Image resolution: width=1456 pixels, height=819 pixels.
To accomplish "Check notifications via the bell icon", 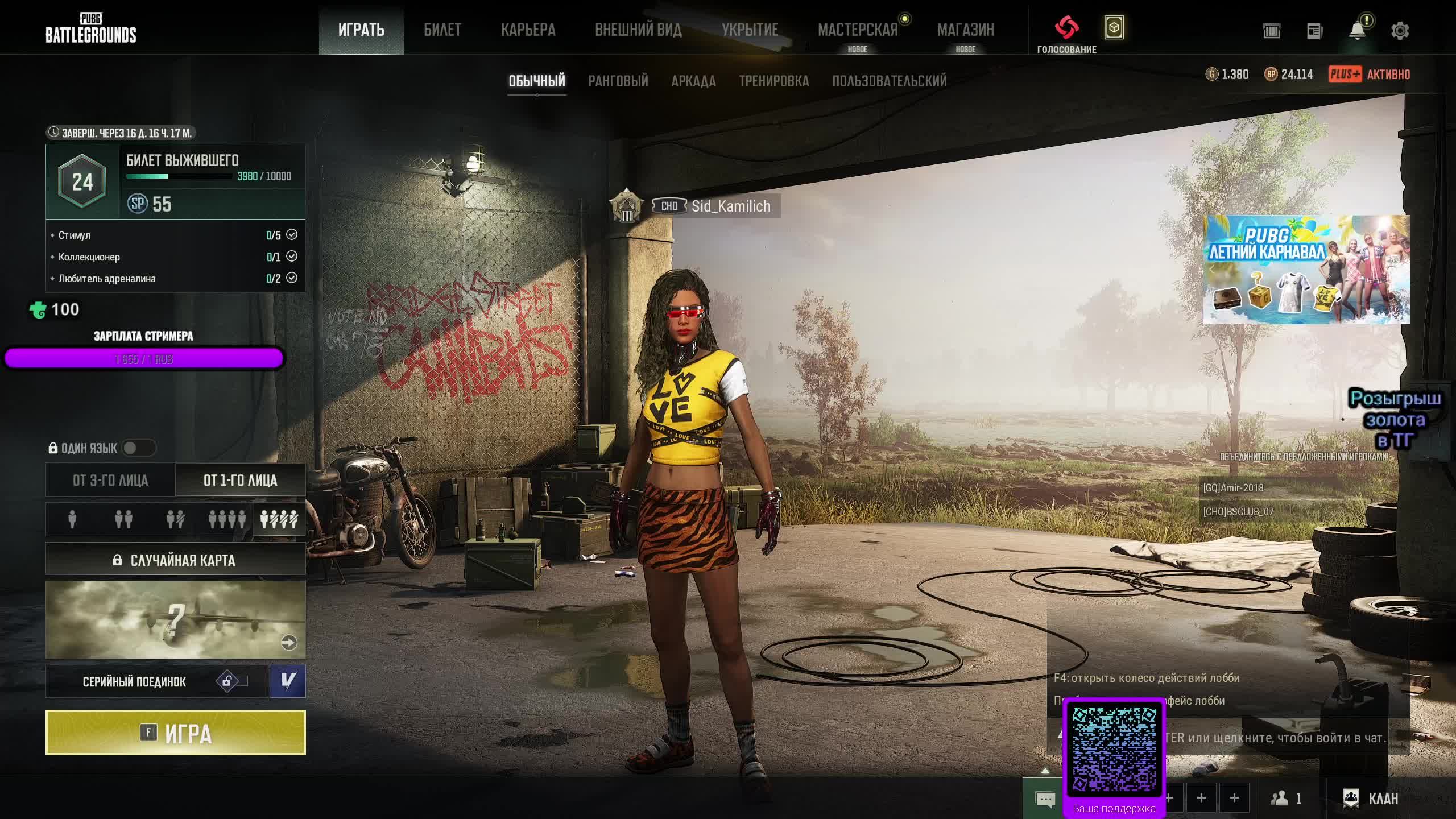I will [x=1357, y=31].
